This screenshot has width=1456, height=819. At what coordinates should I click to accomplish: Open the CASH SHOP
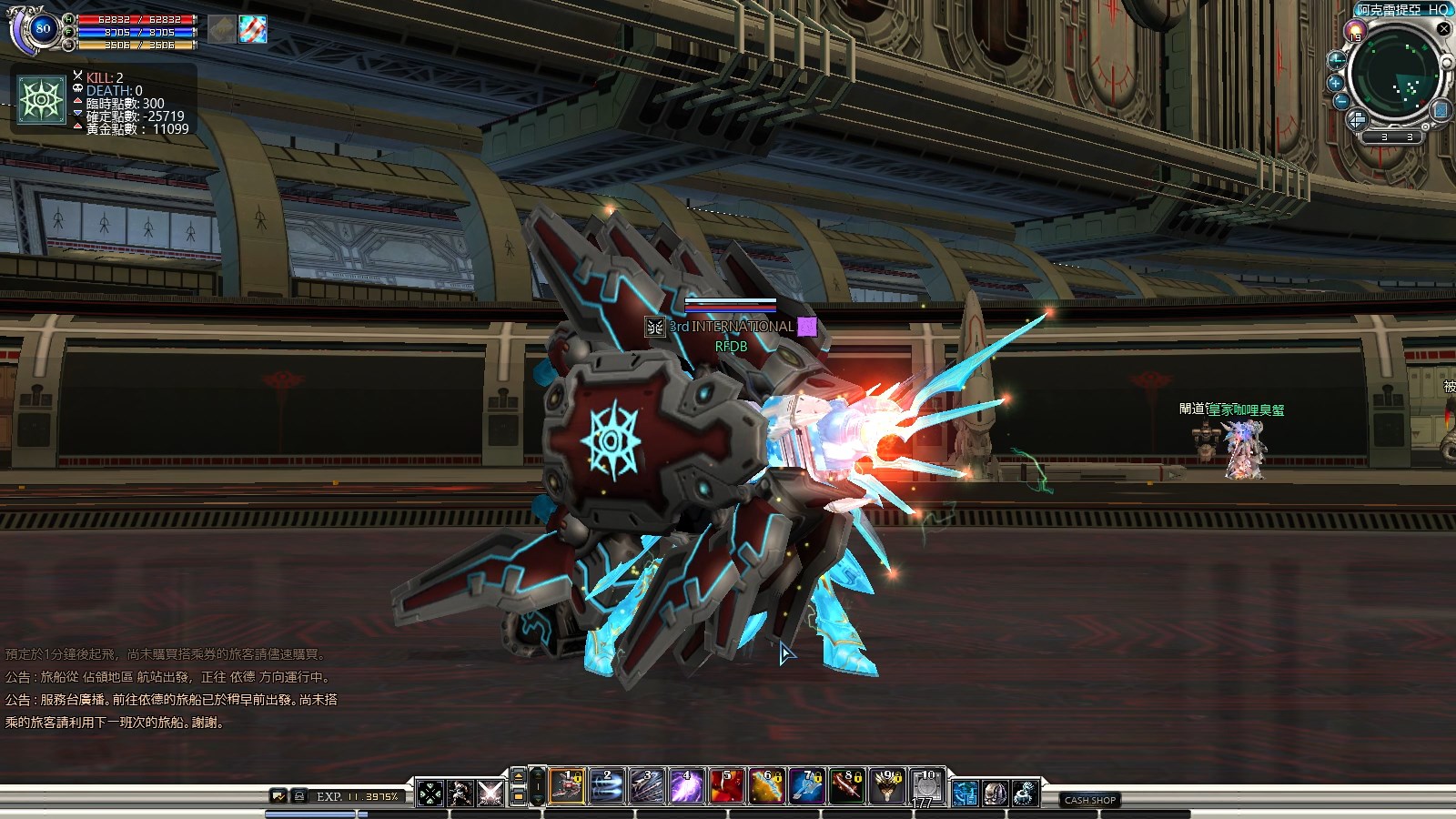pyautogui.click(x=1090, y=800)
